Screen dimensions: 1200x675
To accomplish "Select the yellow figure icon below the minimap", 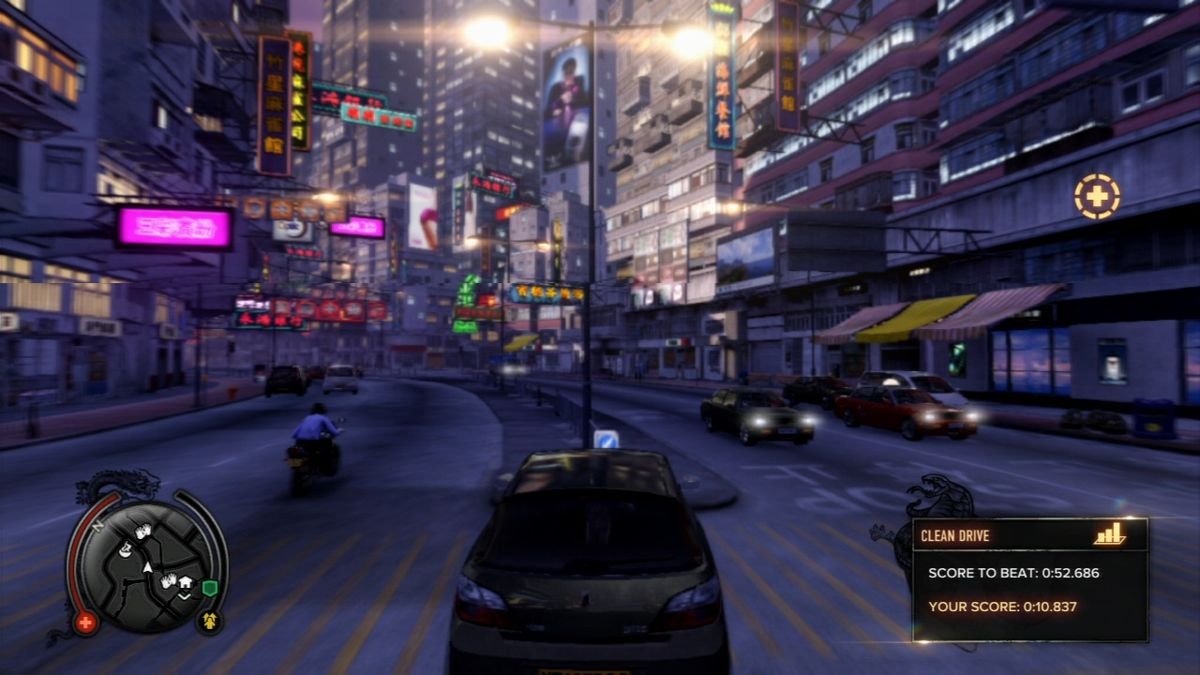I will point(210,622).
